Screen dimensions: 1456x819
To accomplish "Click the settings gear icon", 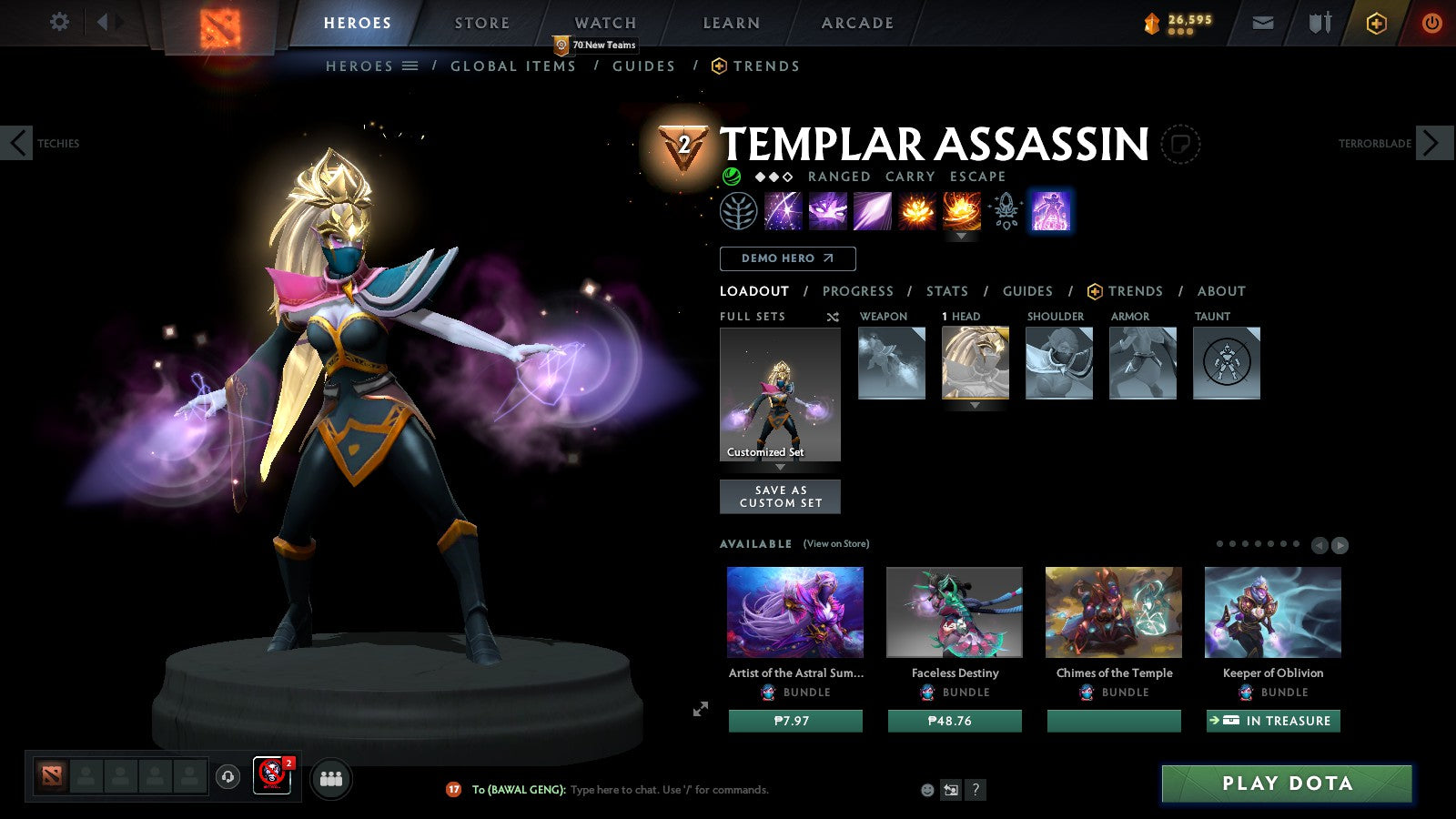I will pyautogui.click(x=58, y=23).
